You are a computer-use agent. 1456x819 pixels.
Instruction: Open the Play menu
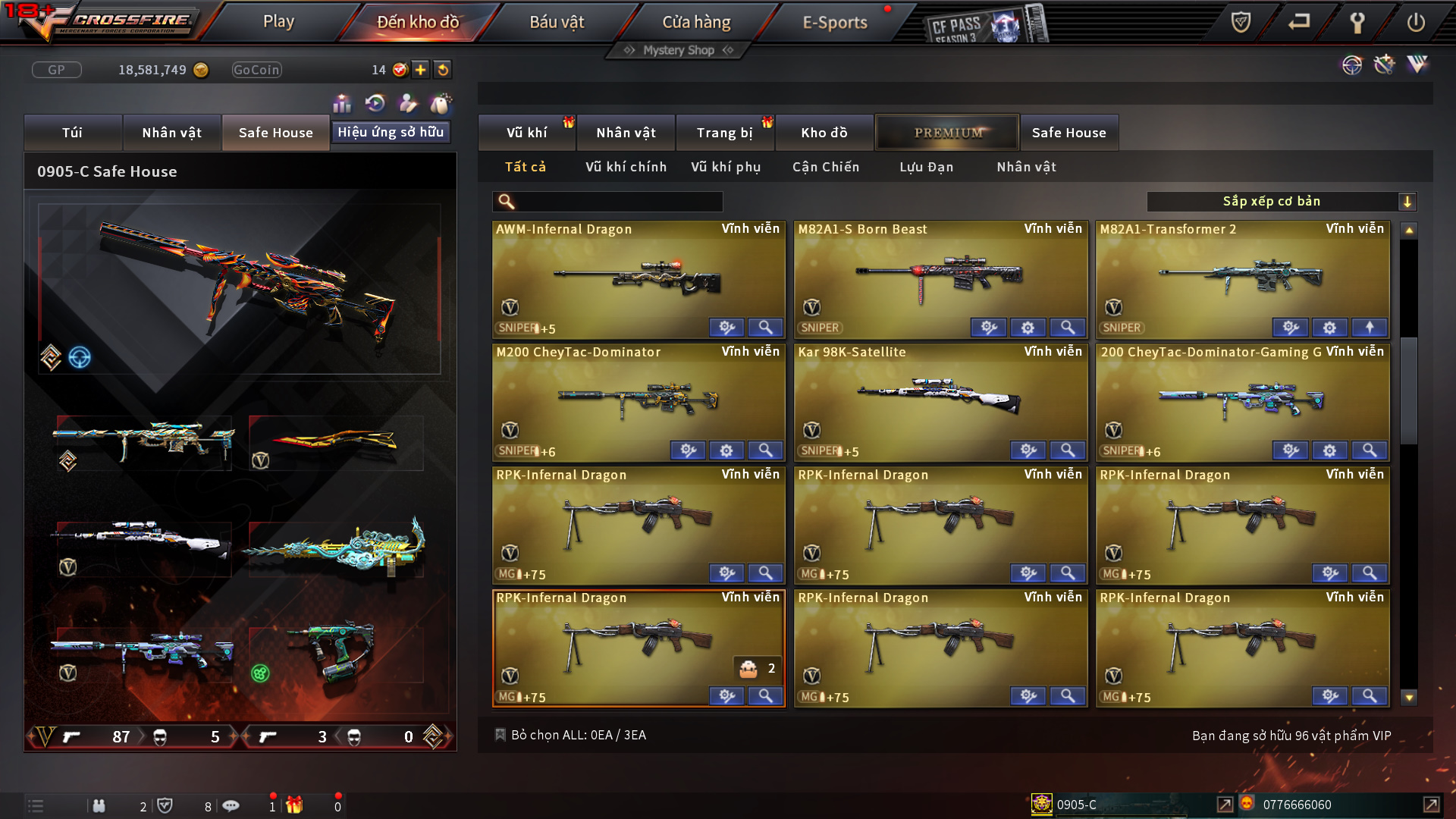278,22
